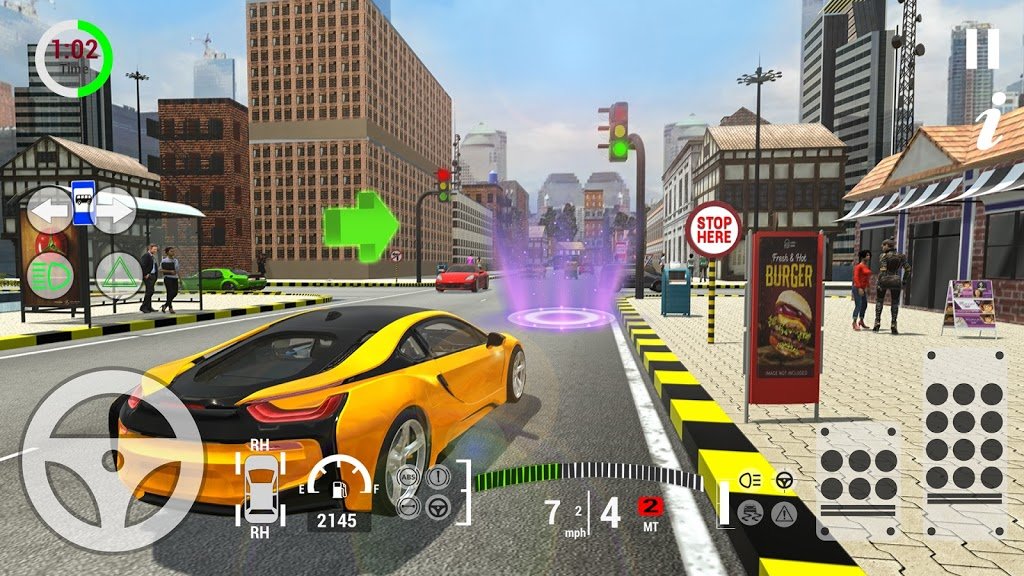Click the small warning triangle beside traction control
This screenshot has height=576, width=1024.
click(783, 514)
